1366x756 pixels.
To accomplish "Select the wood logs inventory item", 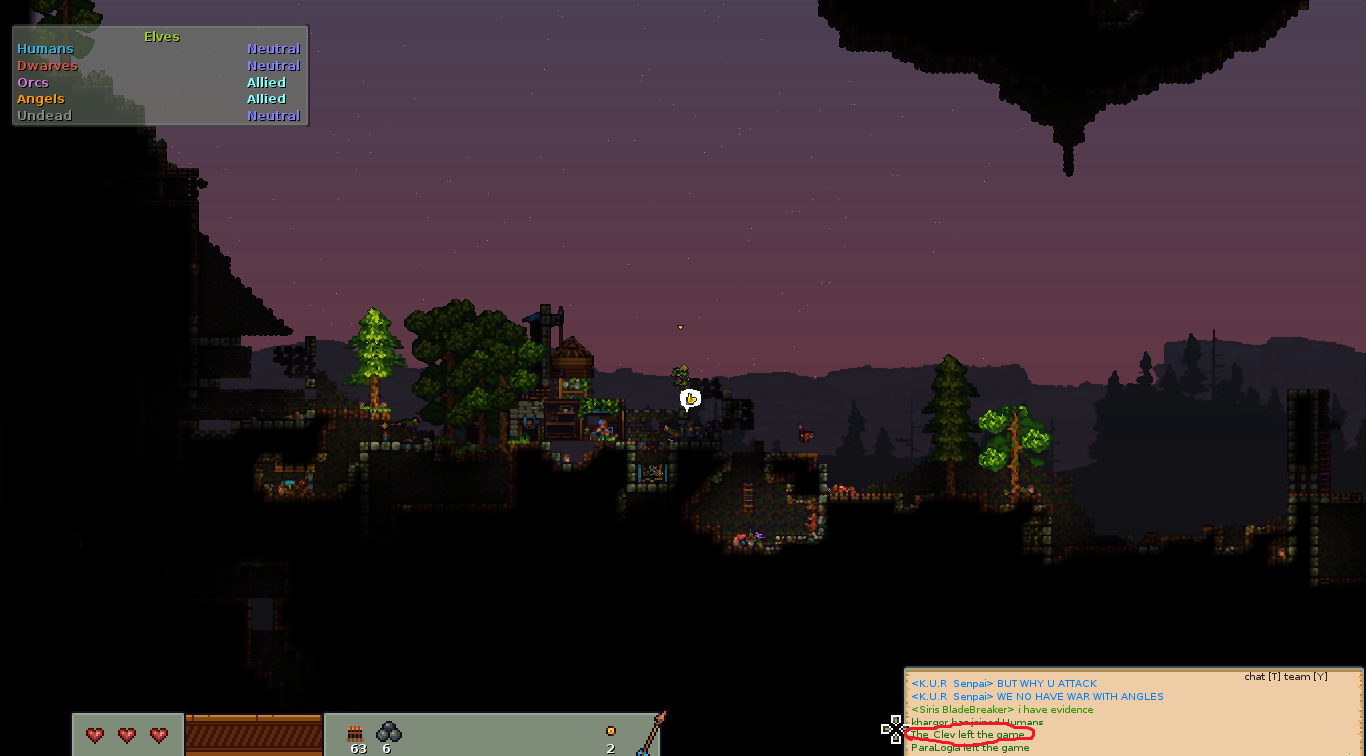I will pyautogui.click(x=354, y=735).
